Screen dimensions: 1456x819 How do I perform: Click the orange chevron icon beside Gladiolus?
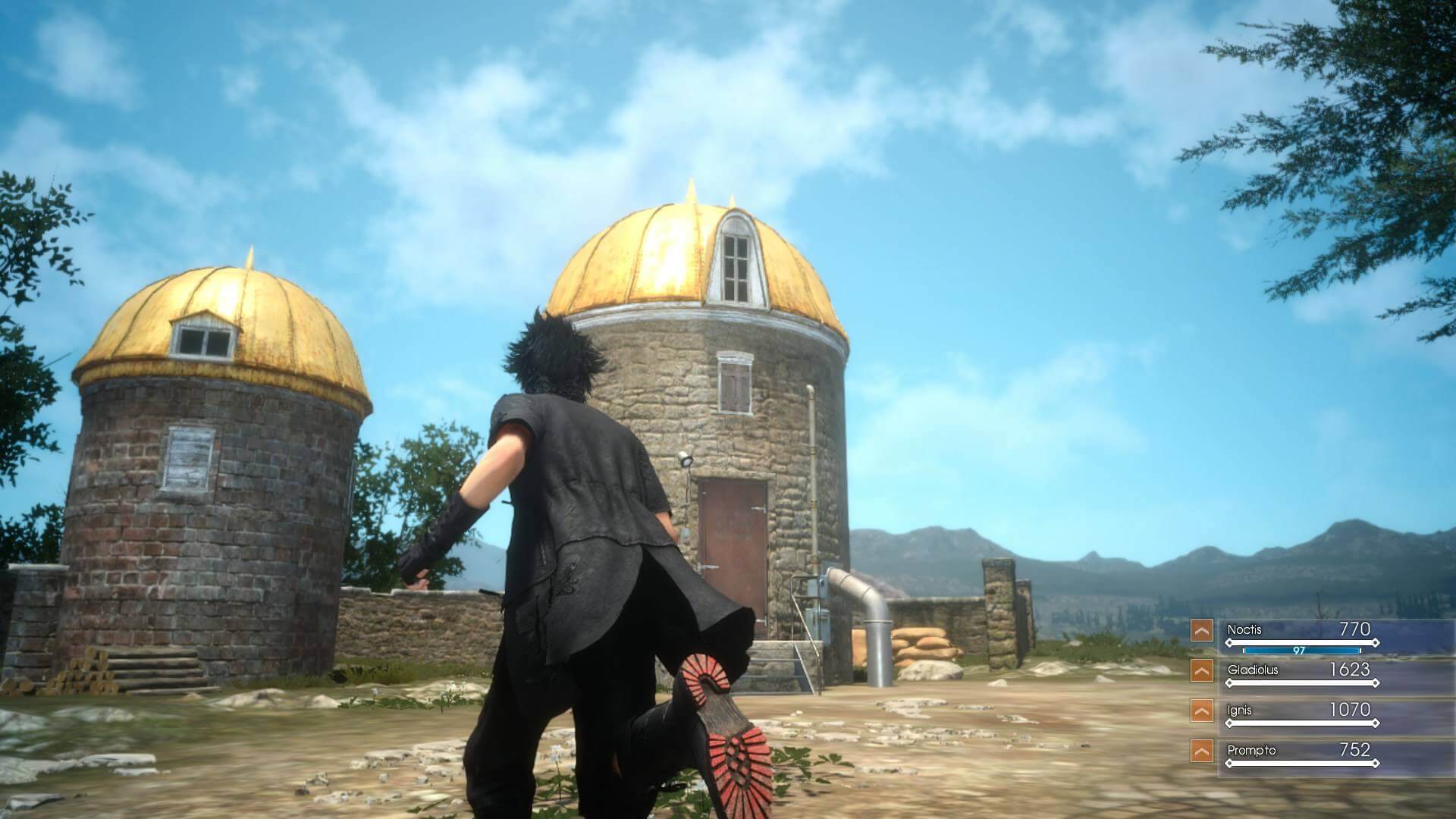coord(1201,671)
